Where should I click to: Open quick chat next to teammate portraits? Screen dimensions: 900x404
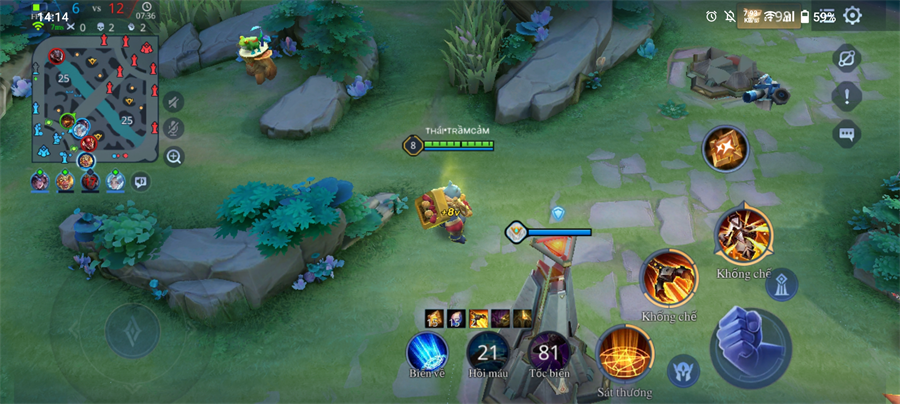point(141,182)
